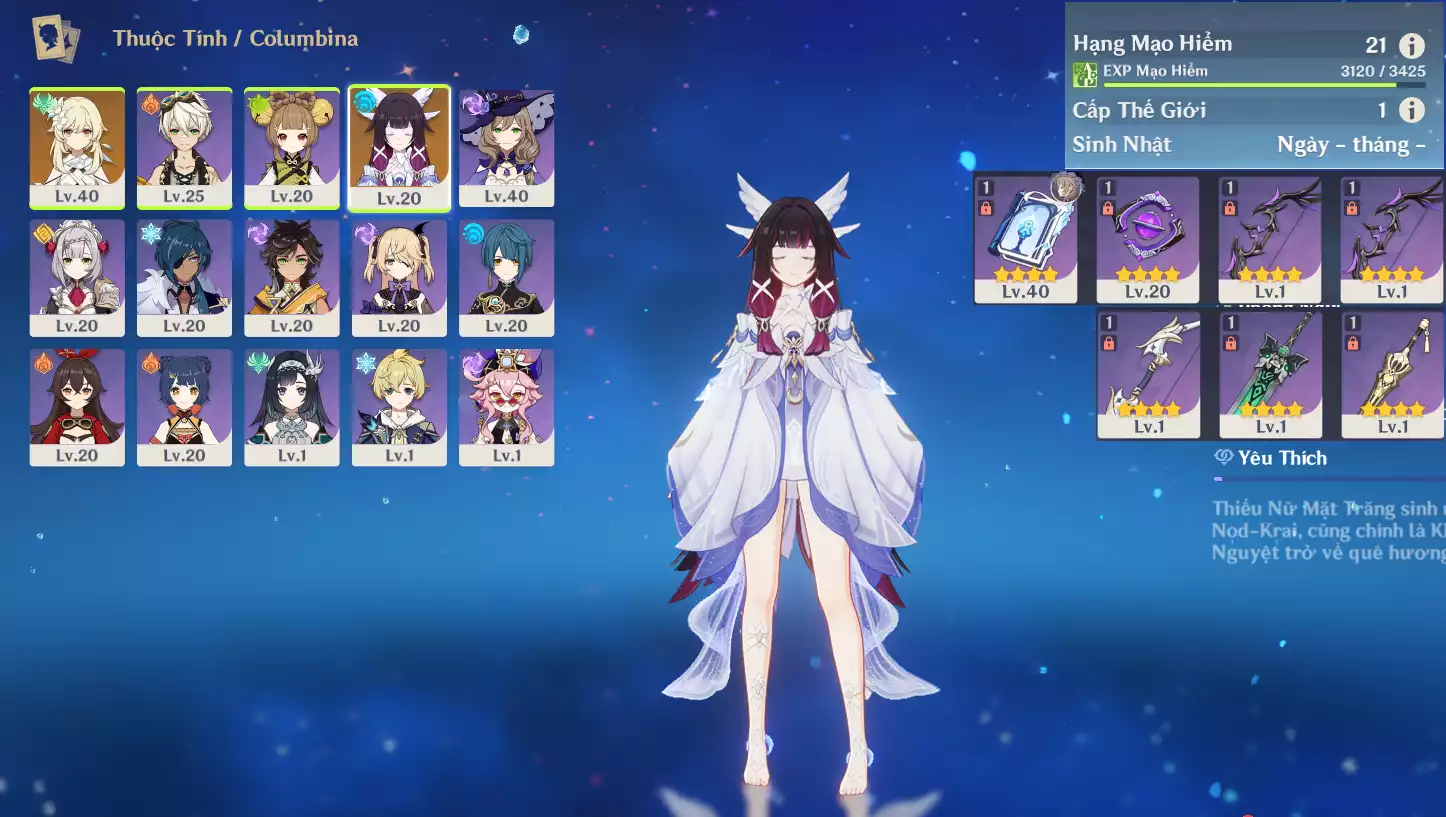This screenshot has width=1446, height=817.
Task: Select the golden sword weapon slot
Action: coord(1392,374)
